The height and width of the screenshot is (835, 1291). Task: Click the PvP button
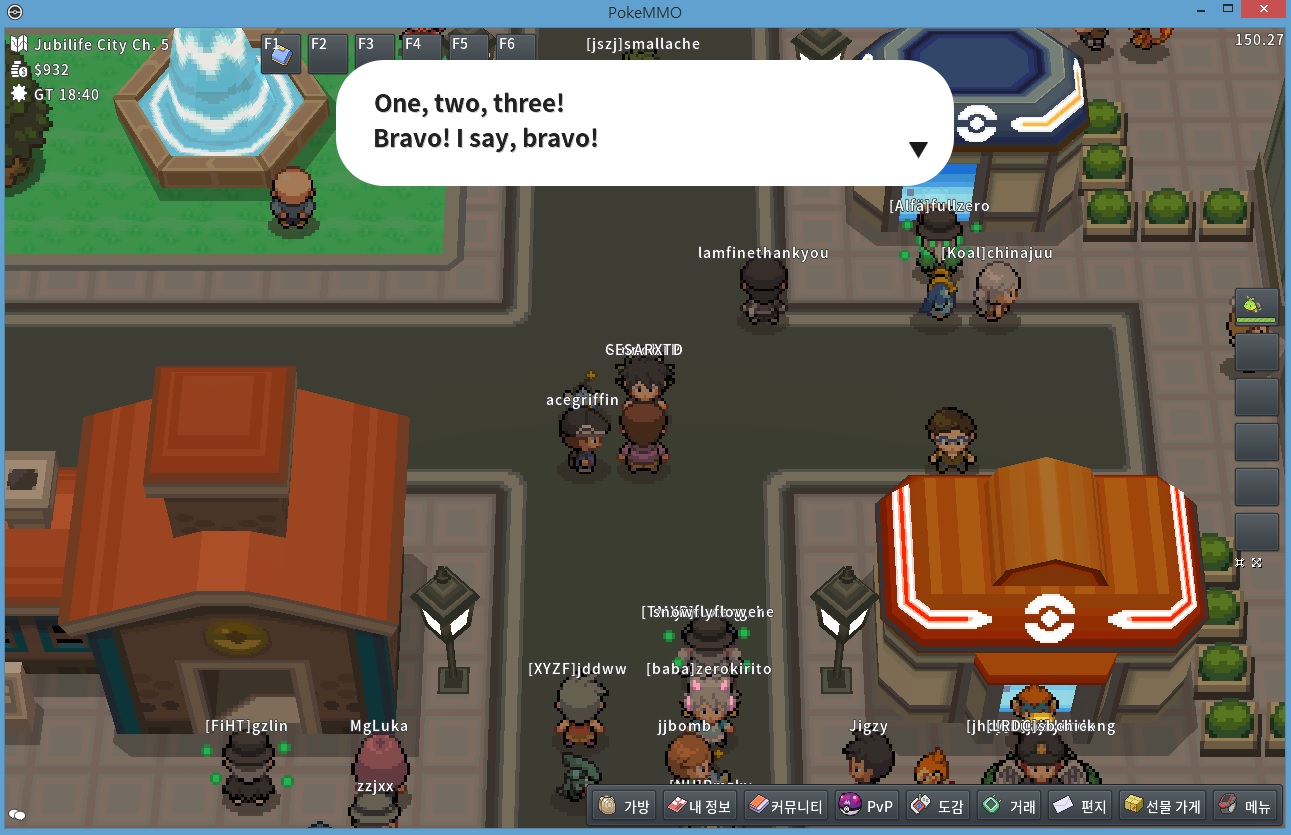pyautogui.click(x=866, y=806)
